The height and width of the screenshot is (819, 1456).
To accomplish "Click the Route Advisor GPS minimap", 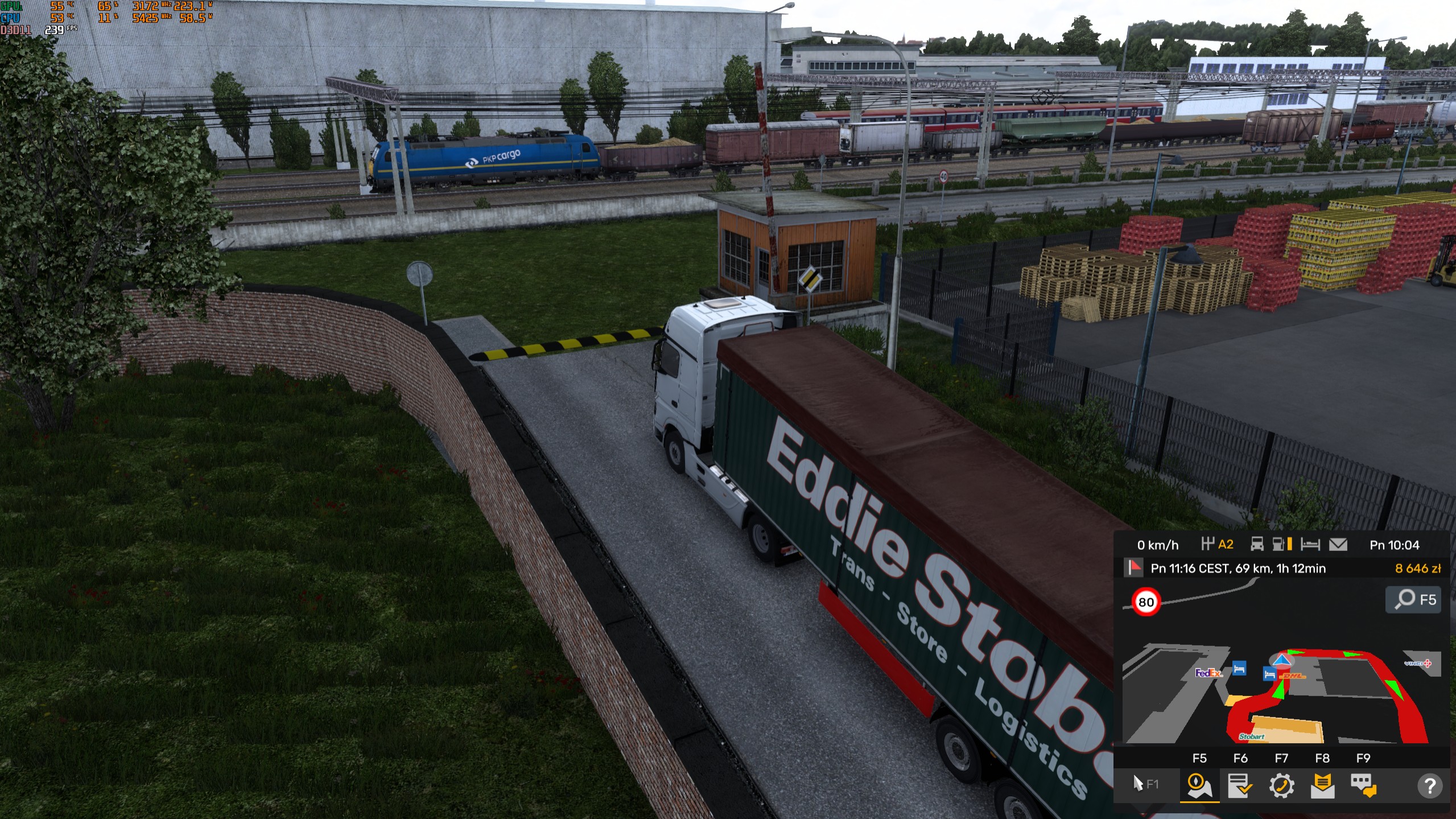I will pyautogui.click(x=1280, y=689).
